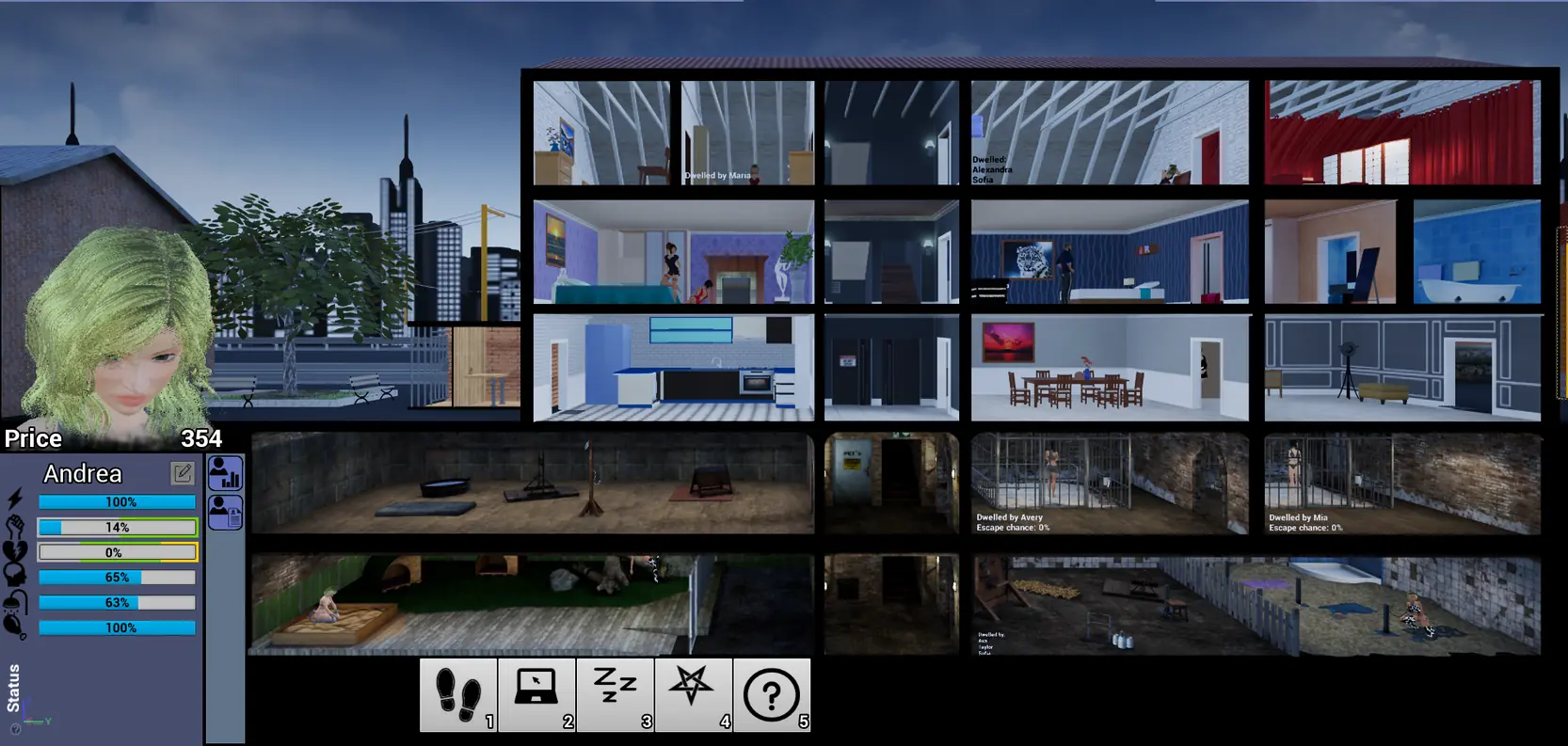This screenshot has width=1568, height=746.
Task: Open the character statistics chart icon
Action: coord(224,473)
